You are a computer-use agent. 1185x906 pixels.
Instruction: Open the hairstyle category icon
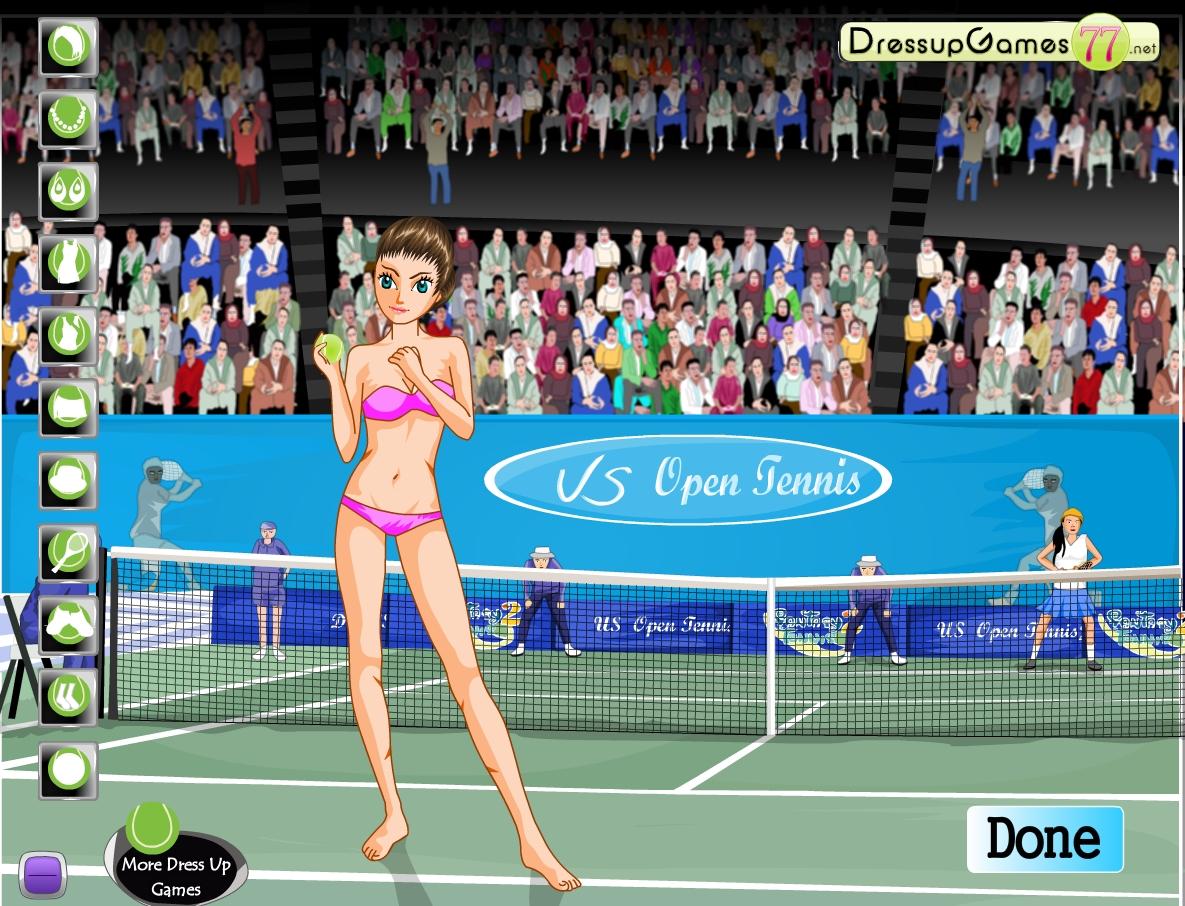68,46
